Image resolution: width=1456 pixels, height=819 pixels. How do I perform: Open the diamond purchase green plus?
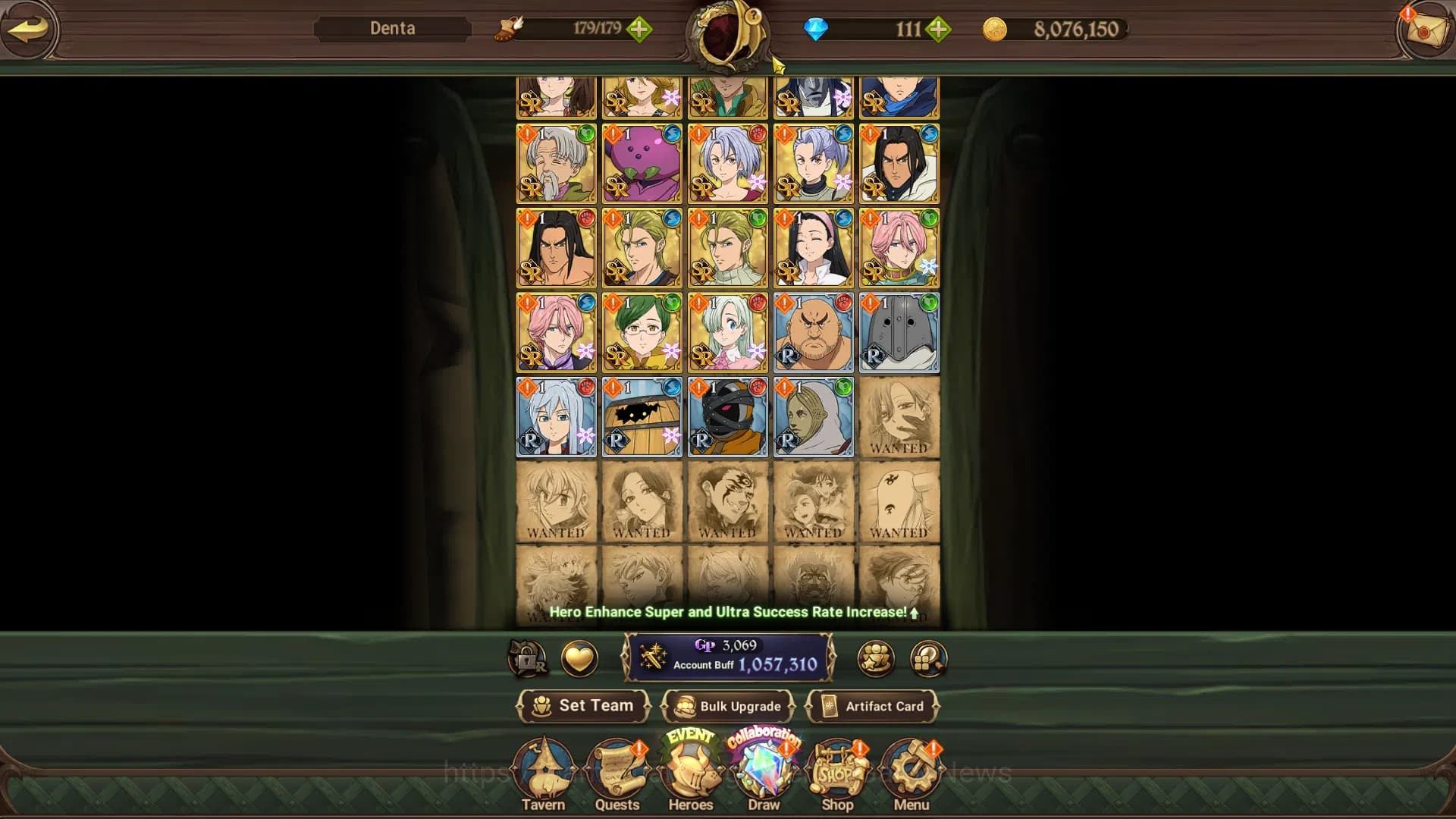click(x=939, y=30)
